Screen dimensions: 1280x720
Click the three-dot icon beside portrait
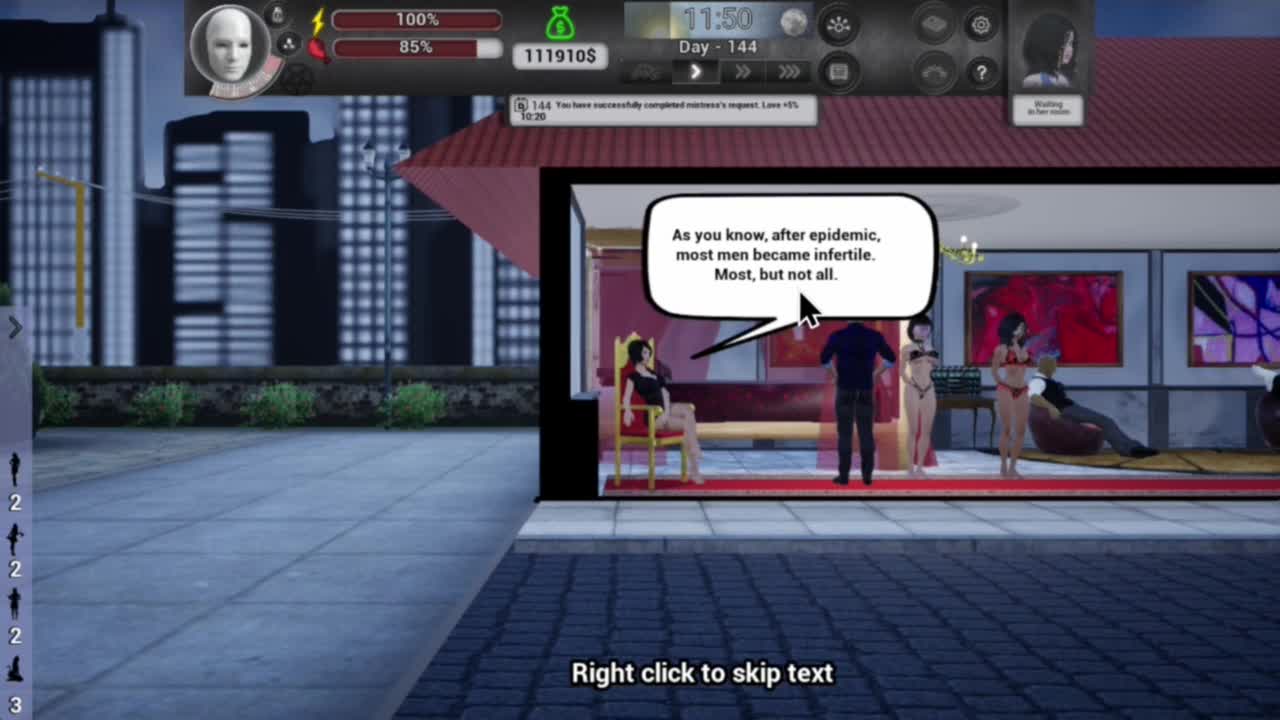(287, 44)
